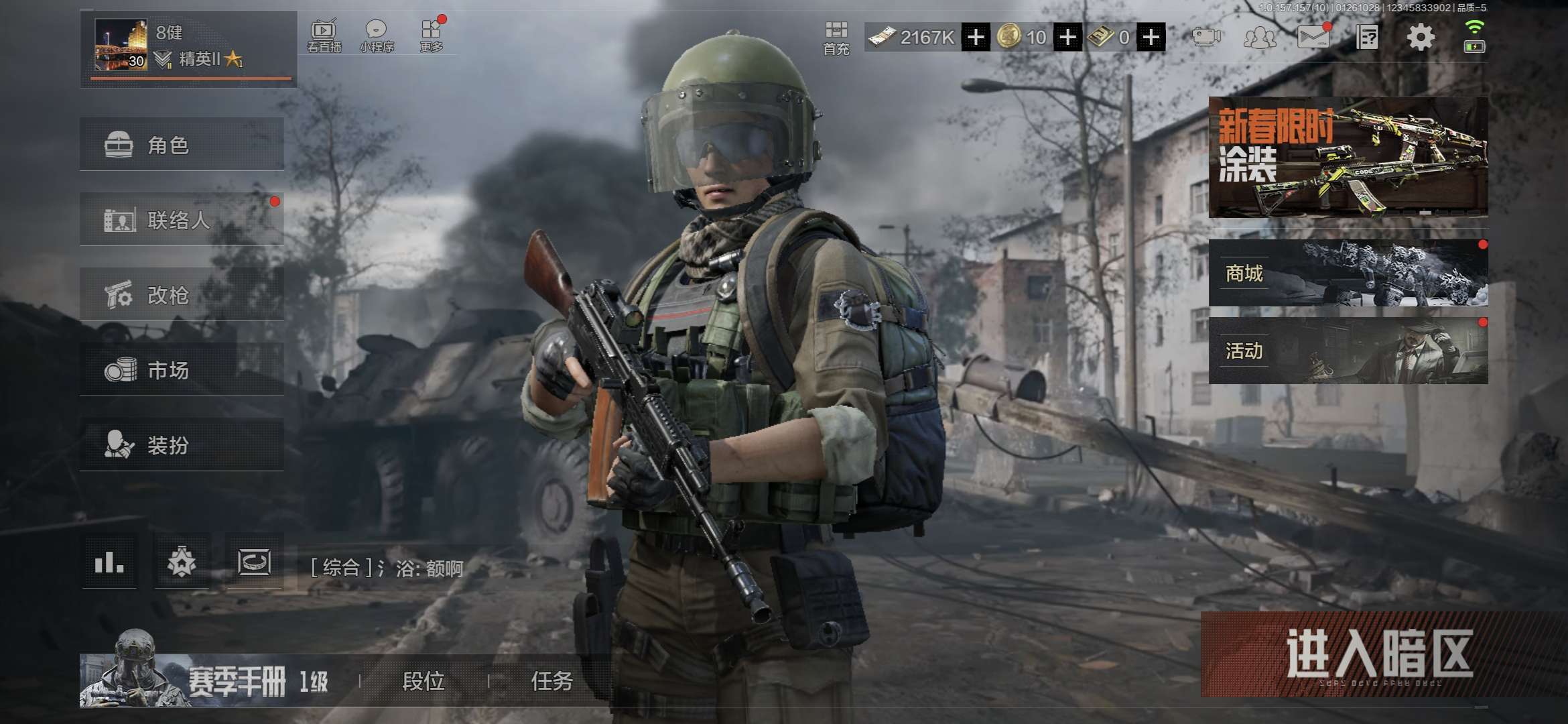The width and height of the screenshot is (1568, 724).
Task: Open the friends icon in top bar
Action: click(x=1259, y=38)
